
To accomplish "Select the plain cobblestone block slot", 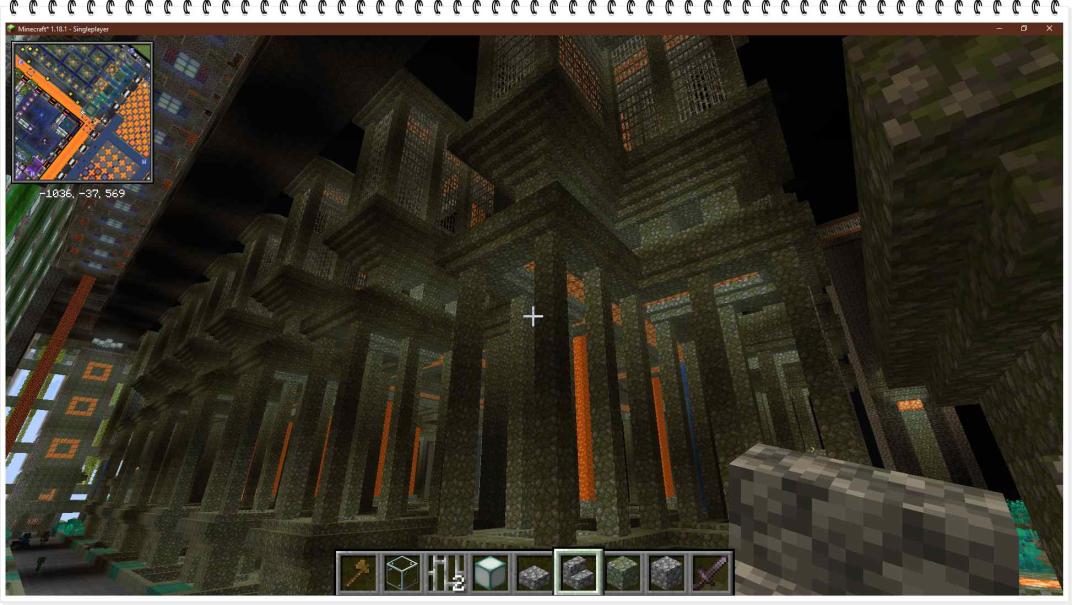I will tap(666, 572).
